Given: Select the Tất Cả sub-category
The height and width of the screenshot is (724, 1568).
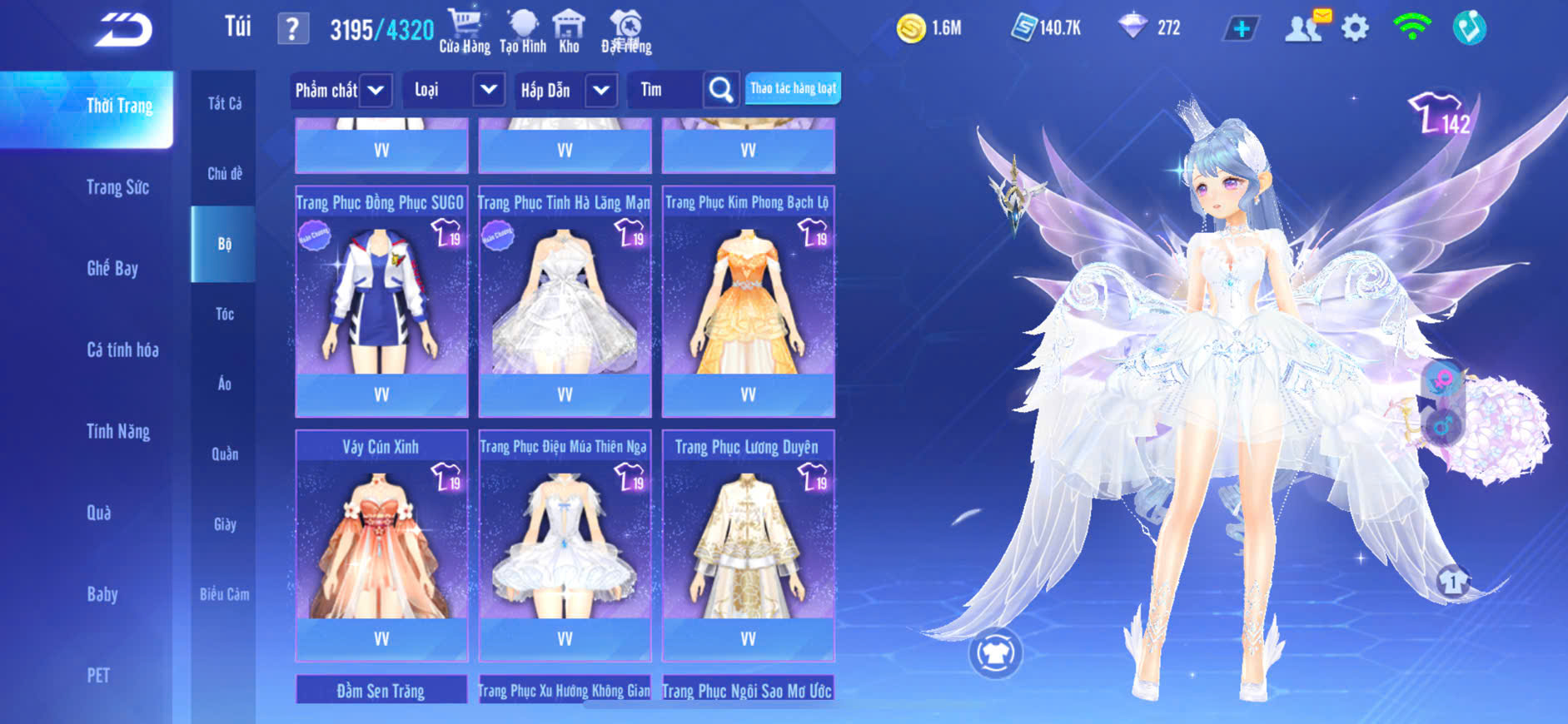Looking at the screenshot, I should [x=224, y=103].
